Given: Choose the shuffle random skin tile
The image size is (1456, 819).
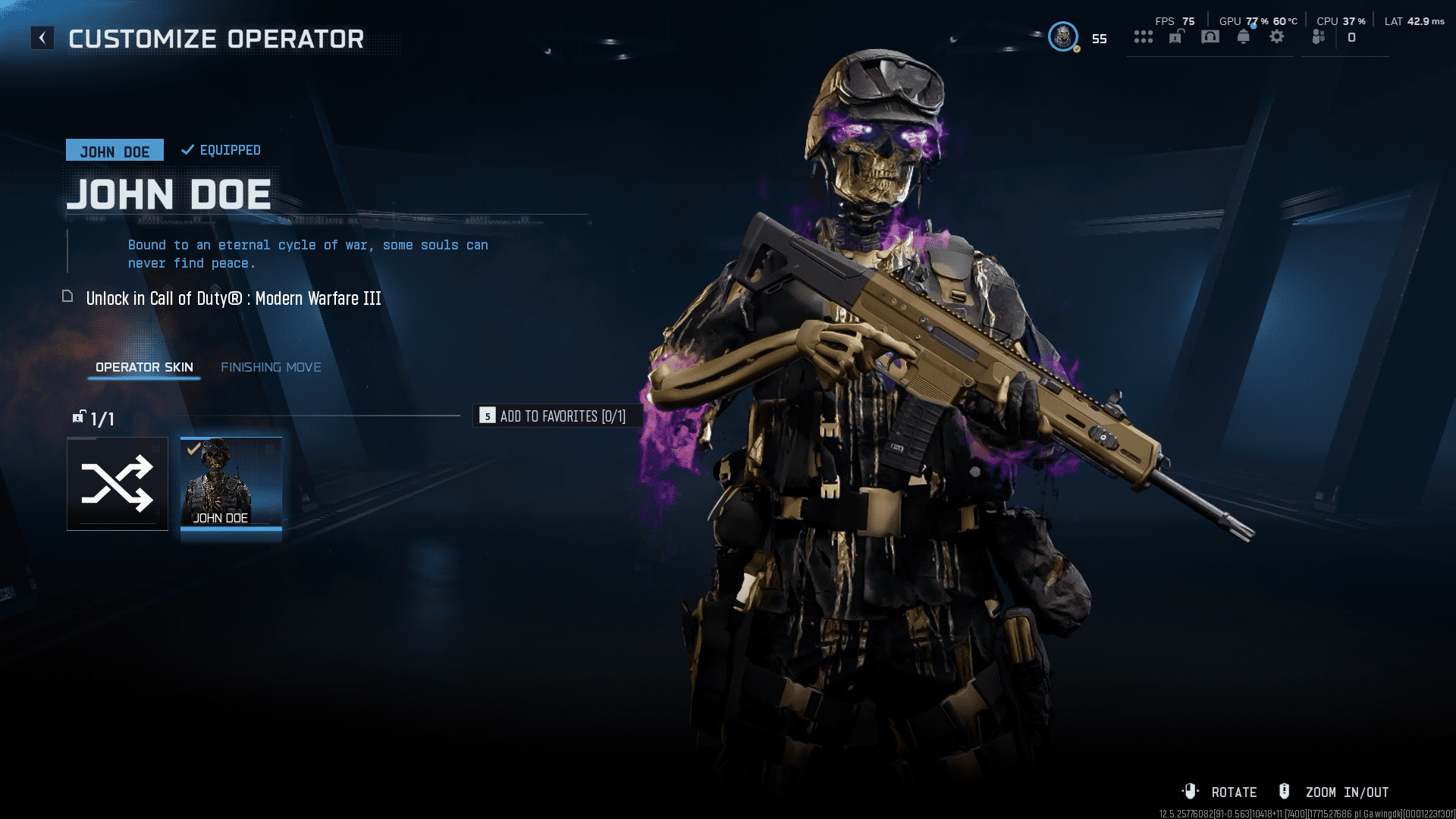Looking at the screenshot, I should click(x=118, y=484).
